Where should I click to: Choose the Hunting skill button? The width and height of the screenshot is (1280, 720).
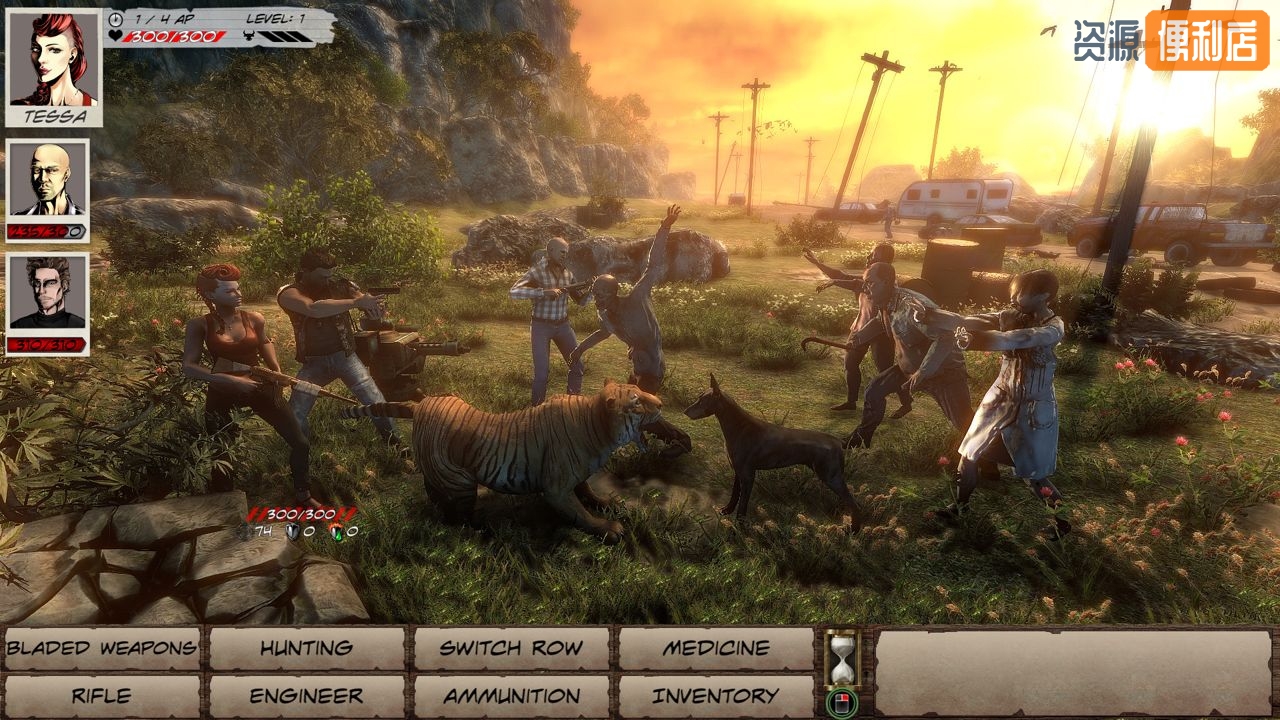307,648
